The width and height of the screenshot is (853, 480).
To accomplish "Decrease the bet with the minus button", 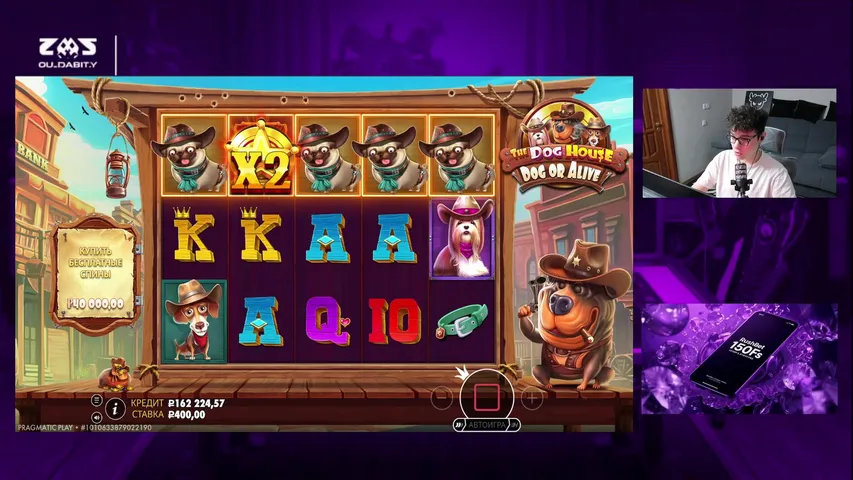I will click(x=441, y=397).
